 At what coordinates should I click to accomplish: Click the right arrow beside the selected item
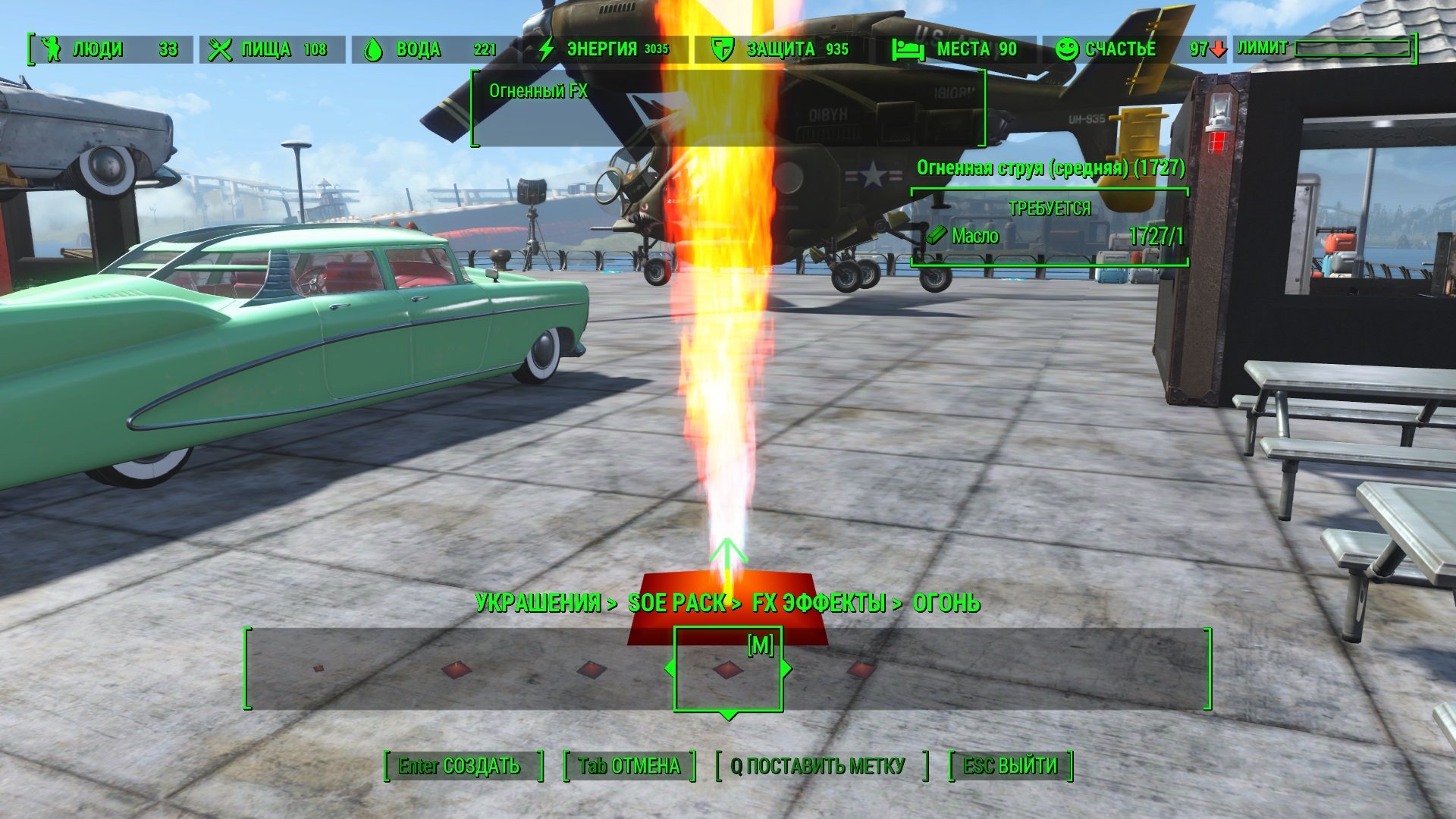[786, 668]
